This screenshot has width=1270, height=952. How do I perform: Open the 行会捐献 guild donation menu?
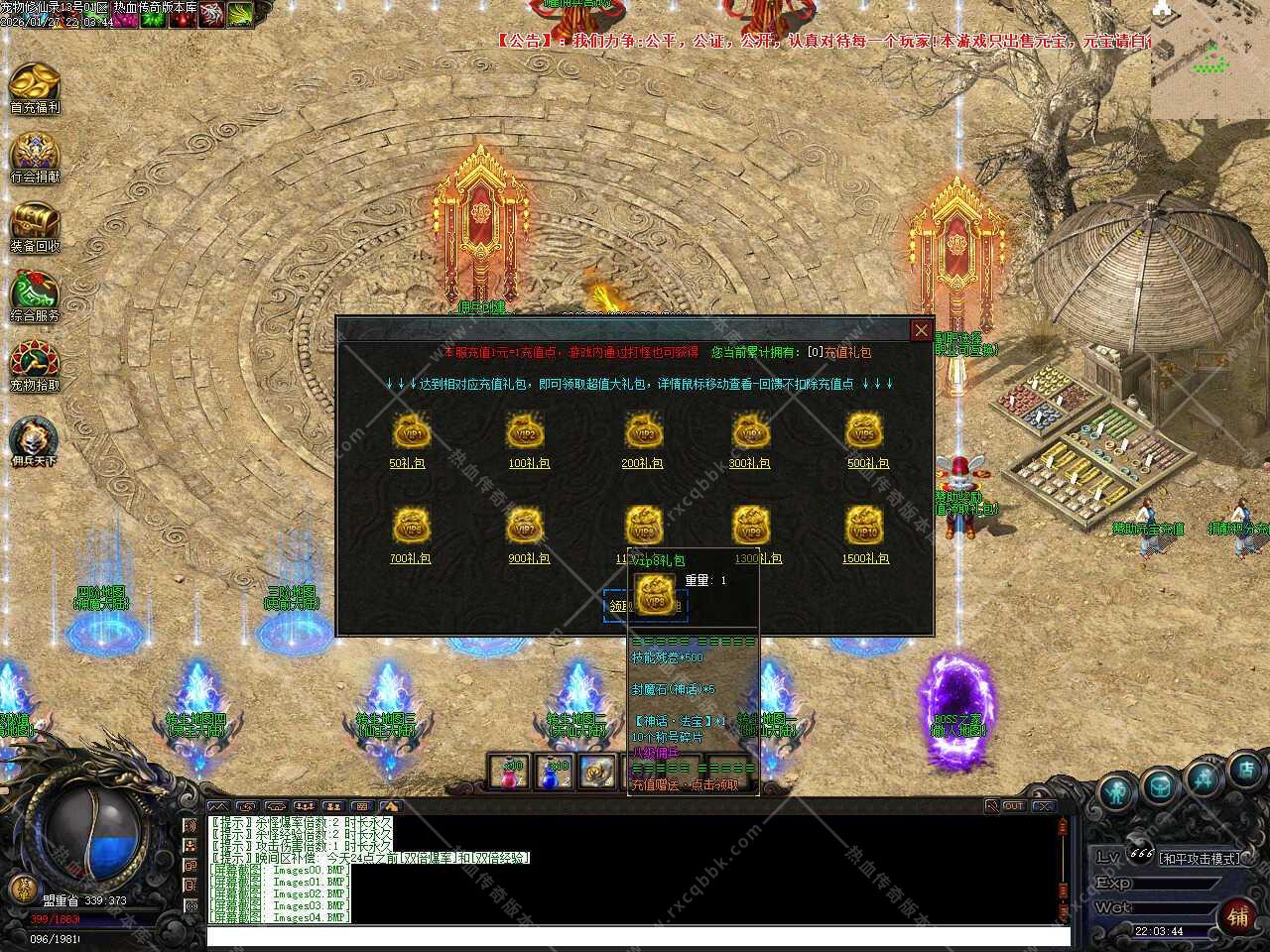pos(35,157)
